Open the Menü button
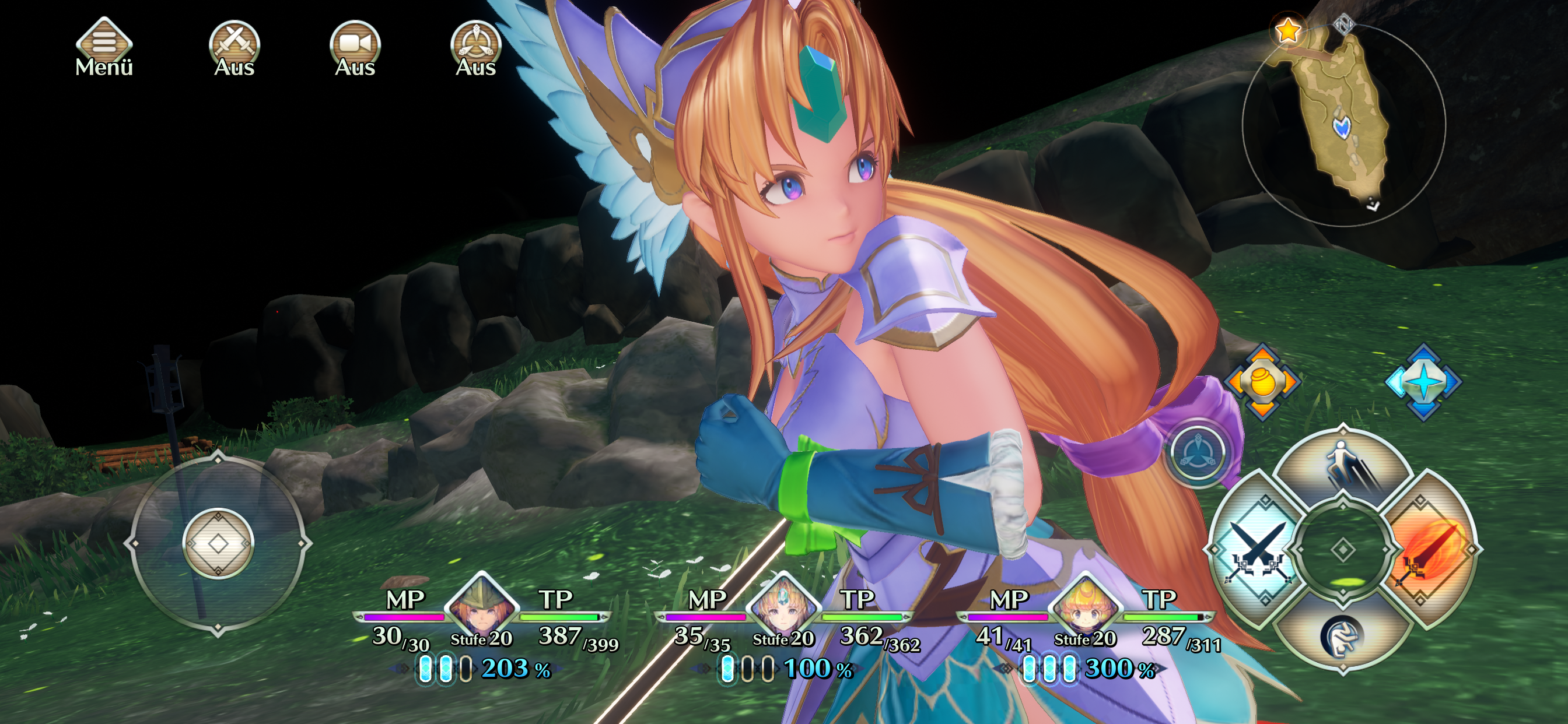 (x=103, y=46)
